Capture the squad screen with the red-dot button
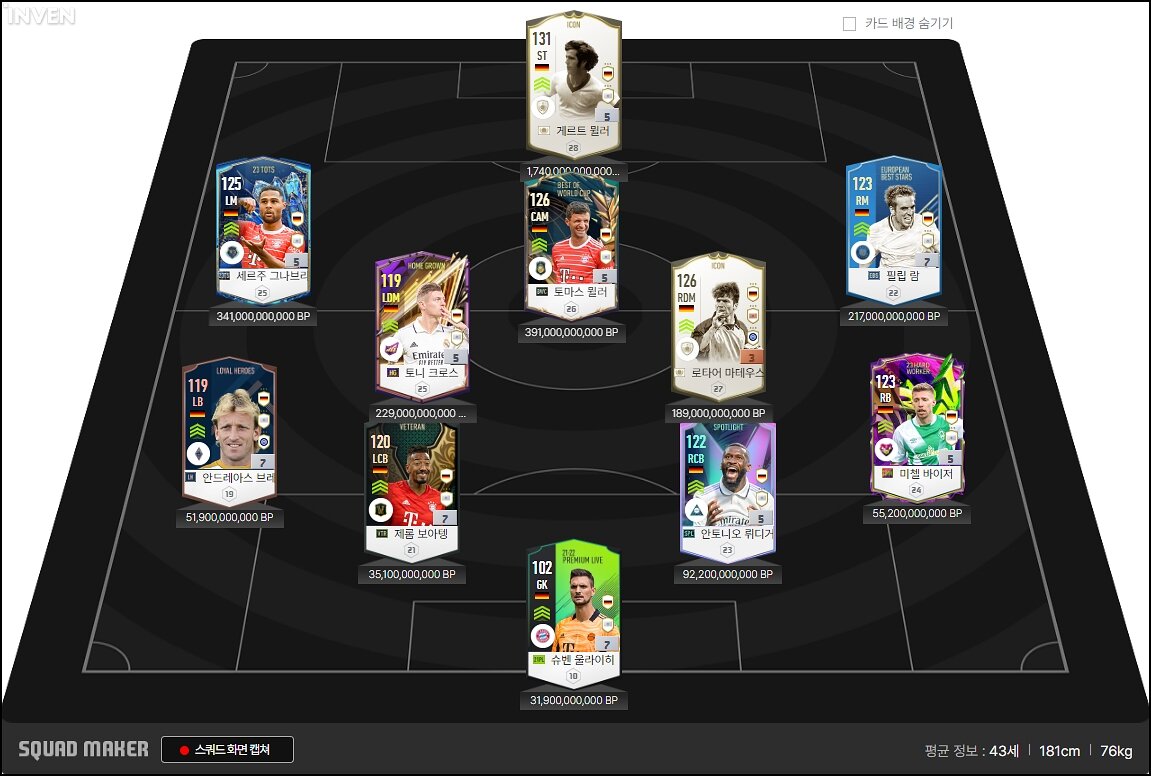Image resolution: width=1151 pixels, height=776 pixels. [x=228, y=750]
